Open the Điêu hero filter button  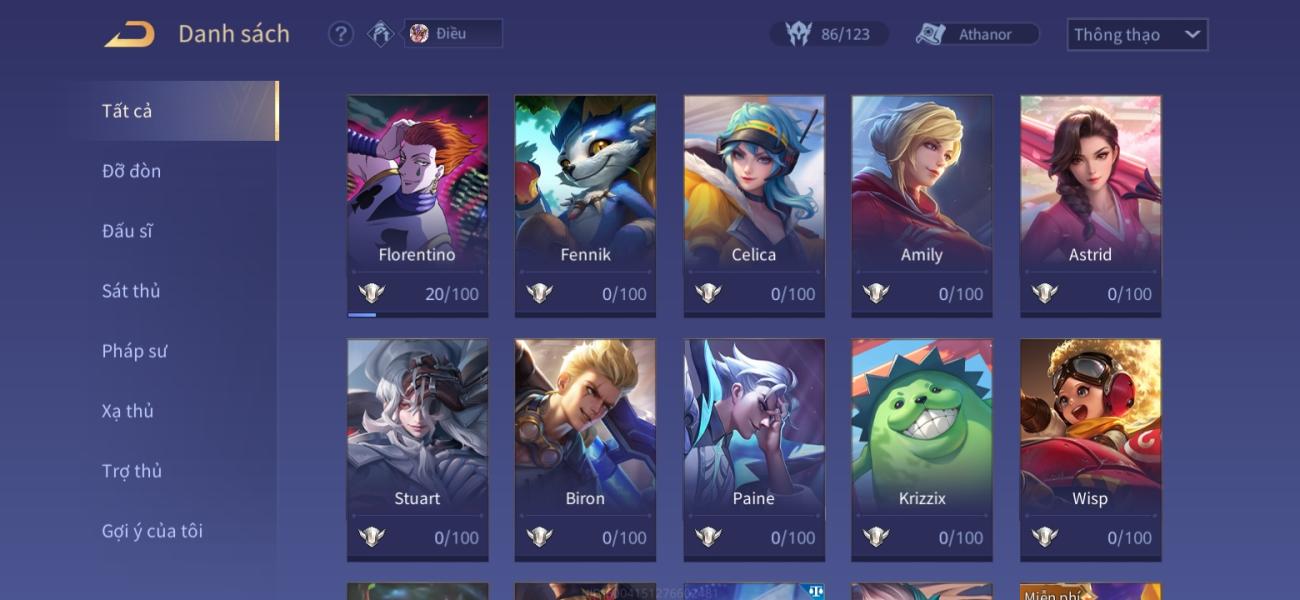pos(452,34)
